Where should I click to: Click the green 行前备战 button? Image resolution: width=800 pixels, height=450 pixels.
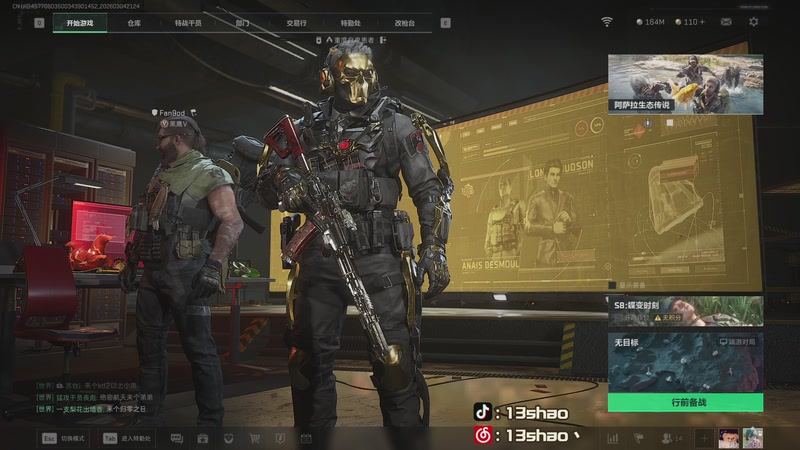pos(687,402)
